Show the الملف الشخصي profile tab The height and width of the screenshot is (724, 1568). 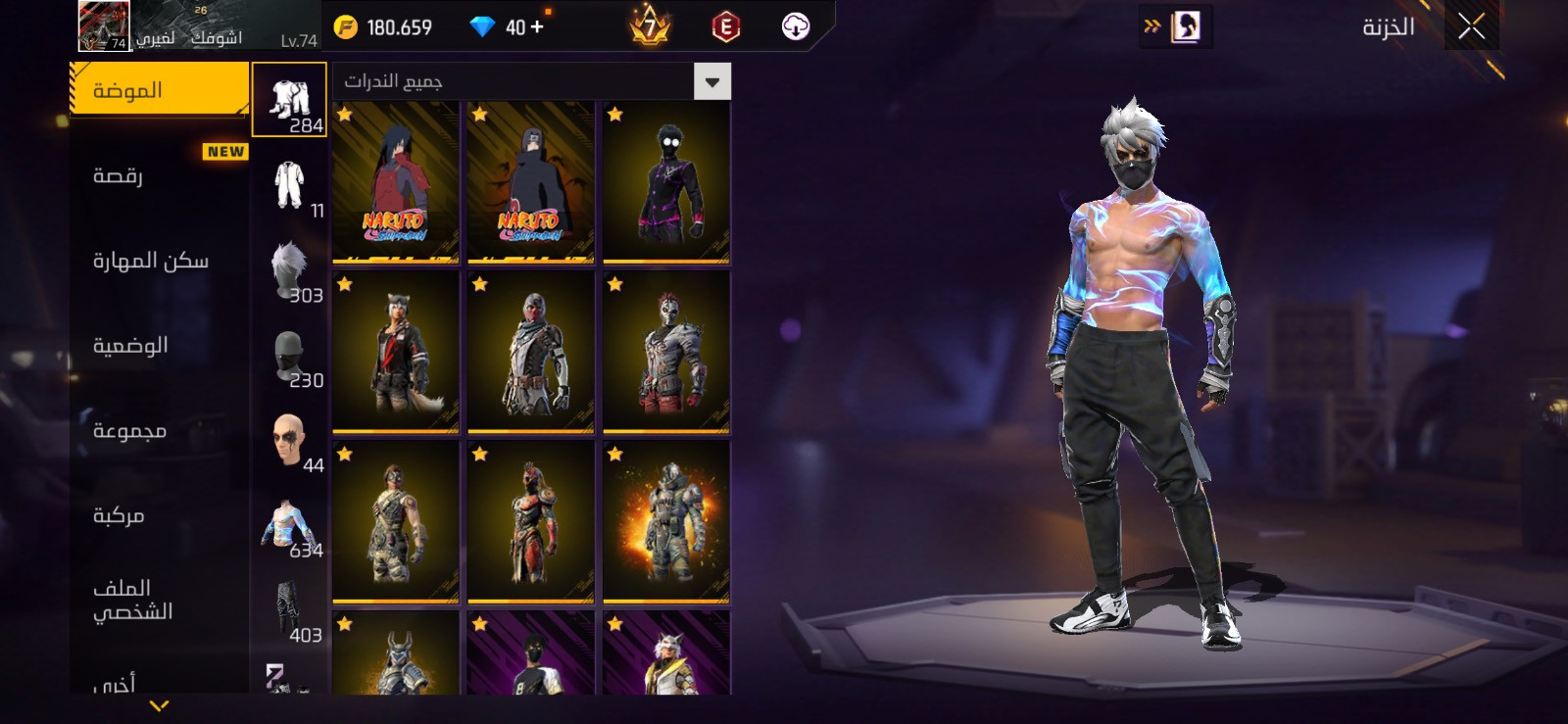tap(132, 600)
